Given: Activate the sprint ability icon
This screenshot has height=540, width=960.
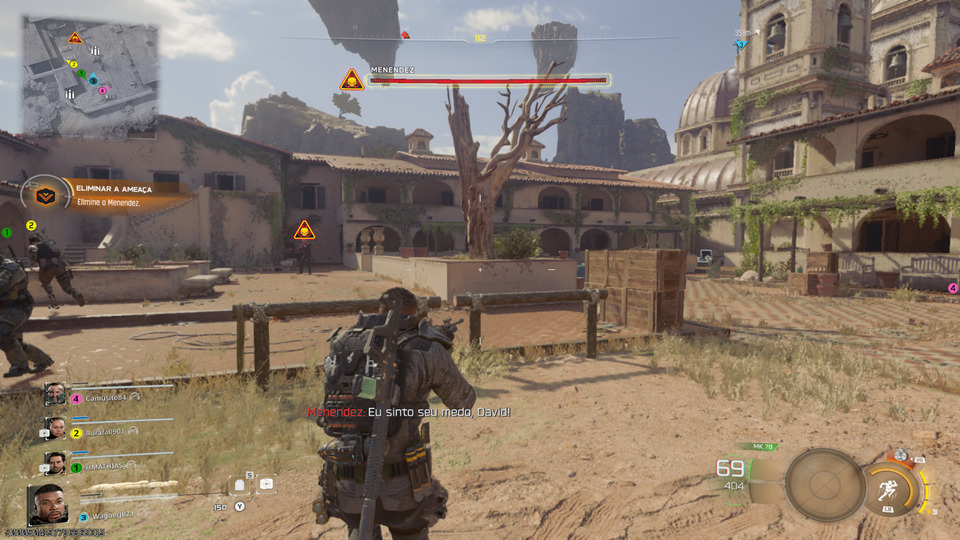Looking at the screenshot, I should pyautogui.click(x=892, y=490).
